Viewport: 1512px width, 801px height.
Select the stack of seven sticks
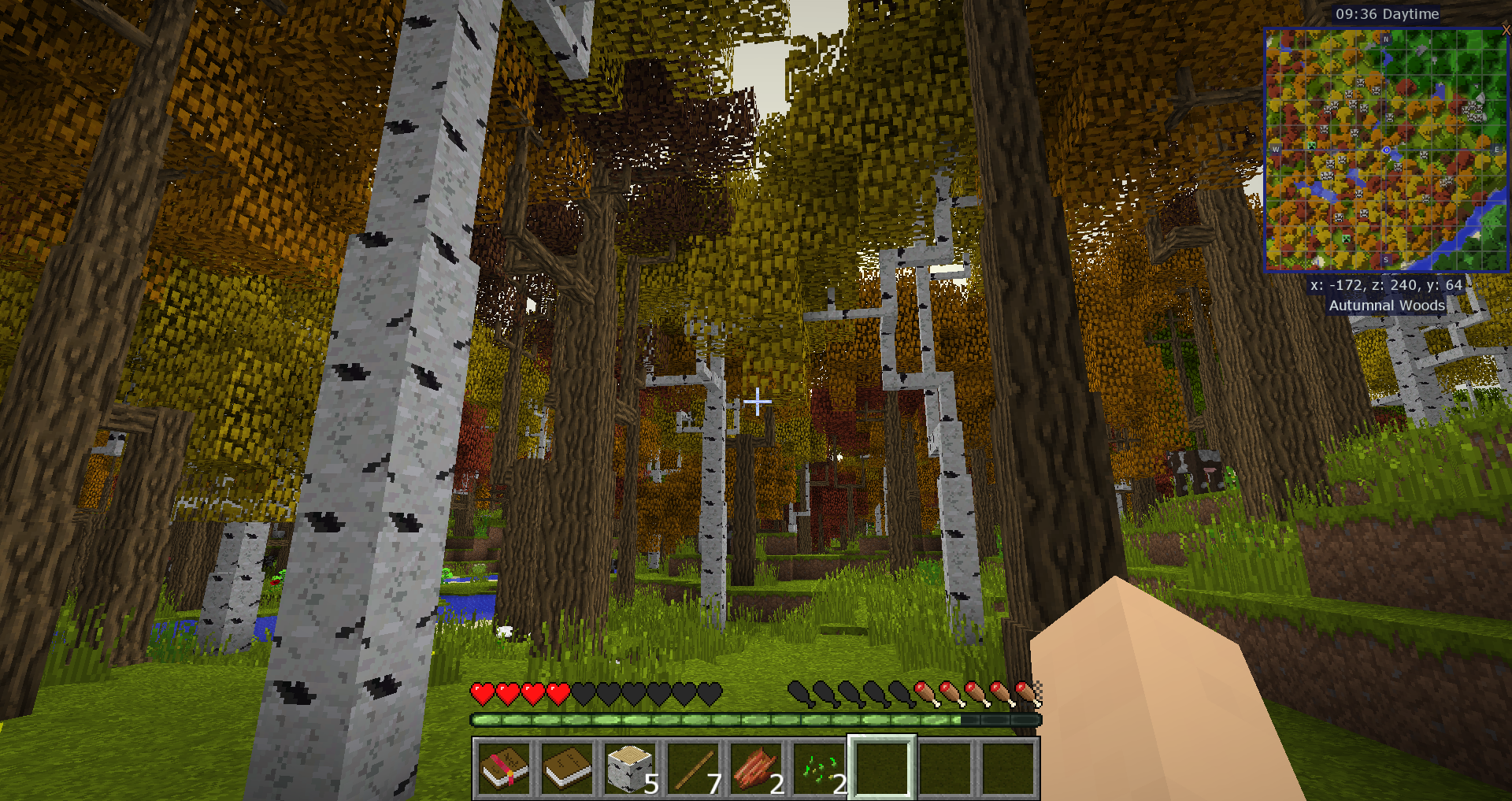693,769
